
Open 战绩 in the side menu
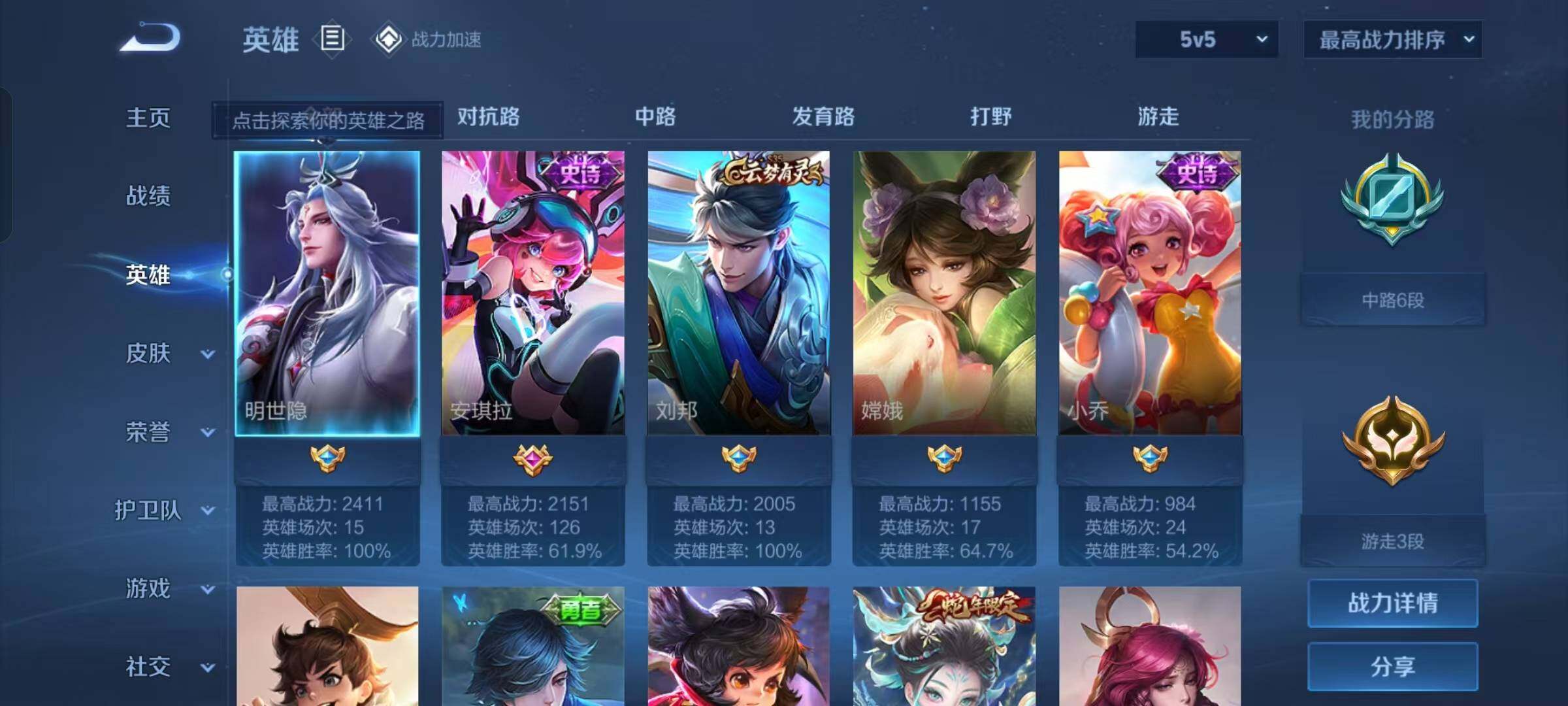(x=148, y=196)
